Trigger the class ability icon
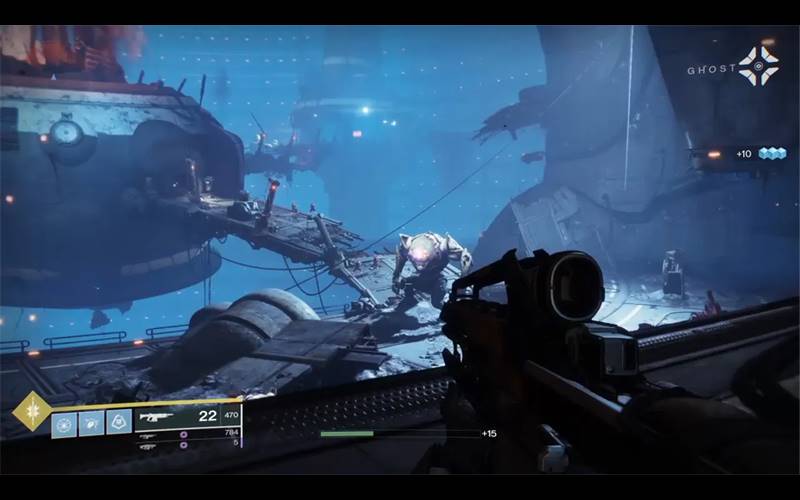The image size is (800, 500). [x=119, y=423]
